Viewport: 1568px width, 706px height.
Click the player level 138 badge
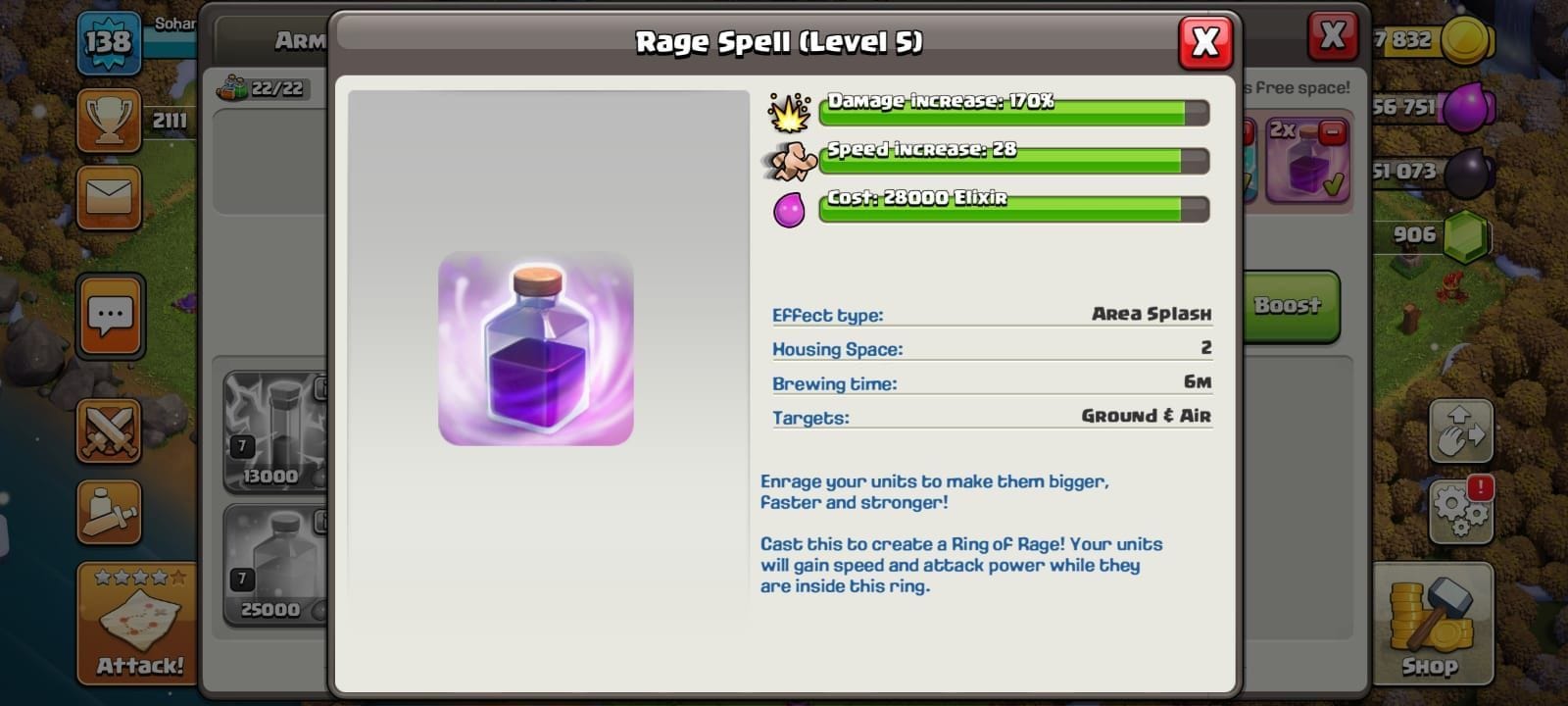click(108, 43)
